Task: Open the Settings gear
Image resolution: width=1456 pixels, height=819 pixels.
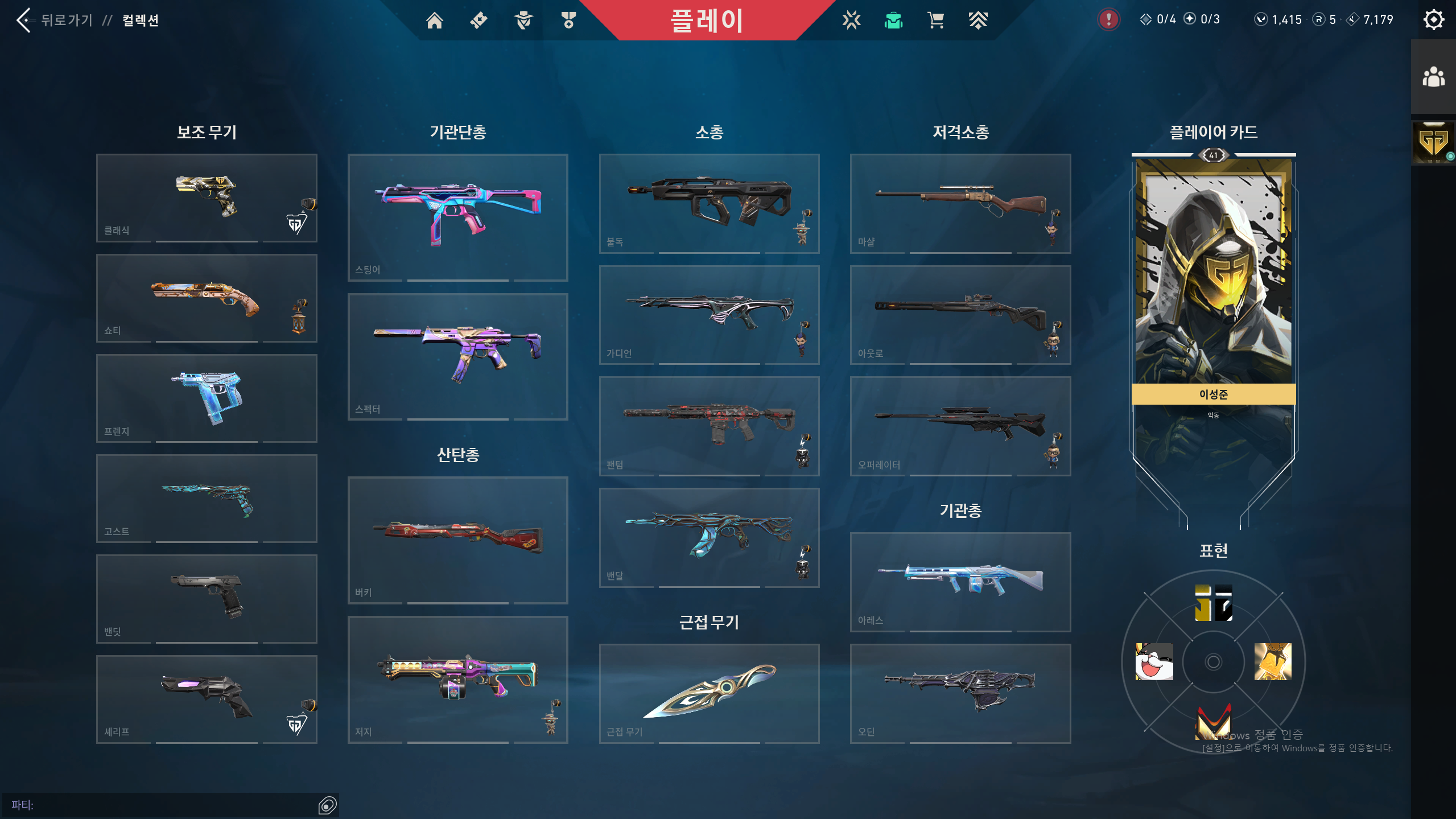Action: click(x=1433, y=19)
